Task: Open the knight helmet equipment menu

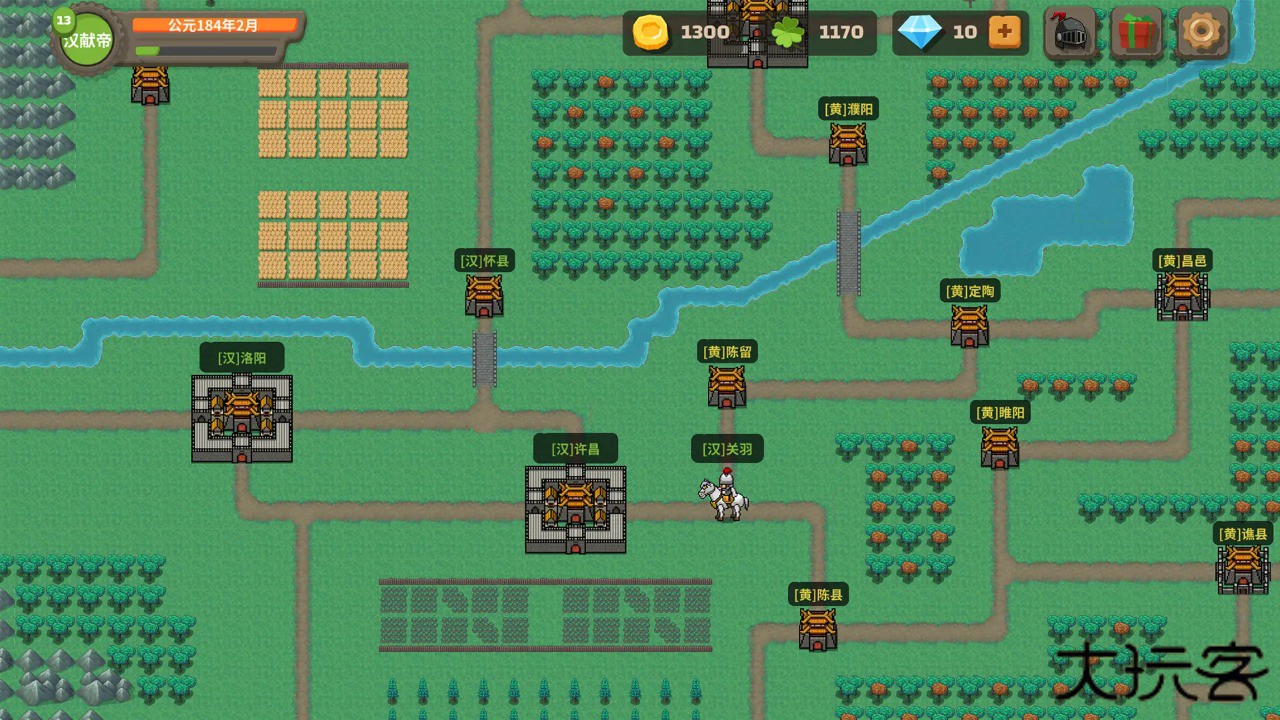Action: [x=1071, y=32]
